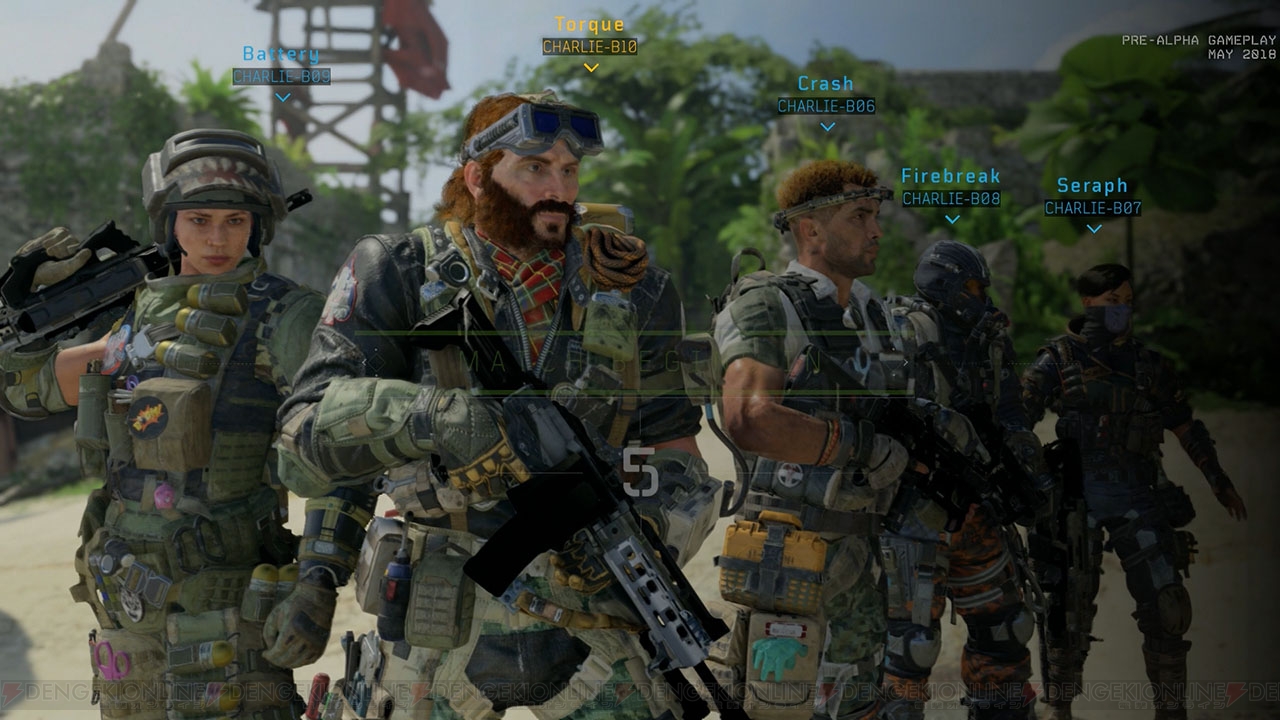Image resolution: width=1280 pixels, height=720 pixels.
Task: Toggle Battery's player indicator arrow
Action: coord(283,97)
